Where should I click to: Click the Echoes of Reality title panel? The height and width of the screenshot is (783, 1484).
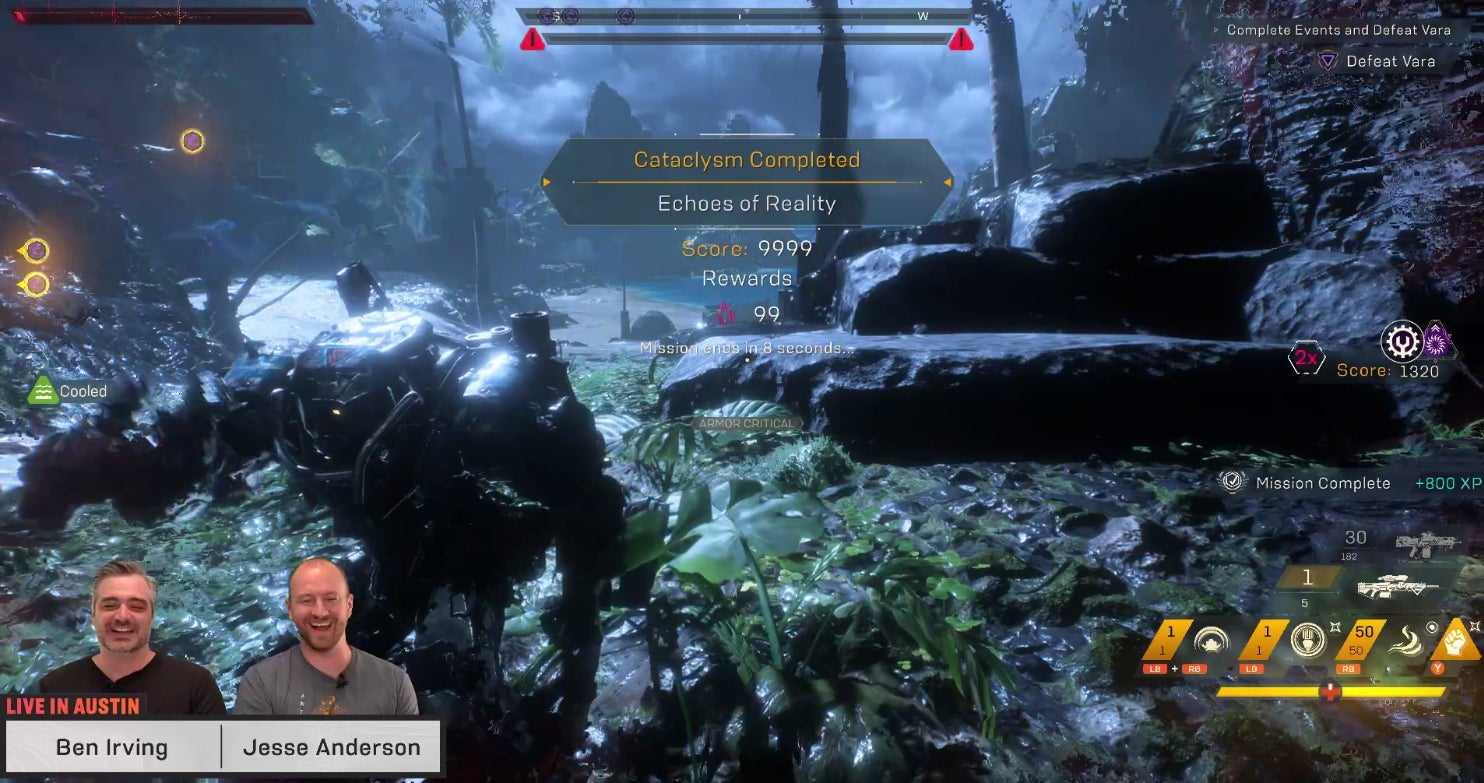(746, 203)
